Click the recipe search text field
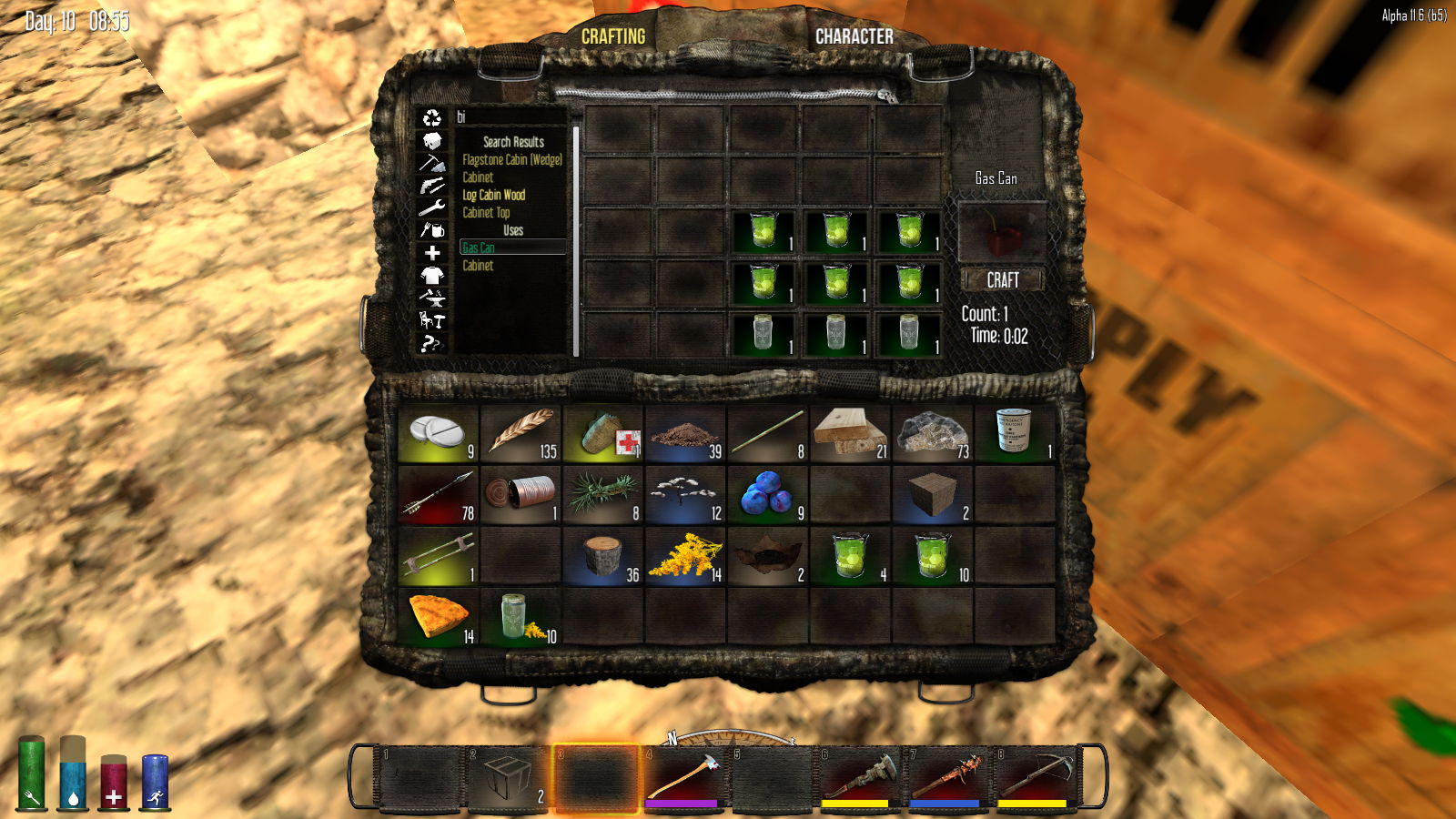 point(510,116)
